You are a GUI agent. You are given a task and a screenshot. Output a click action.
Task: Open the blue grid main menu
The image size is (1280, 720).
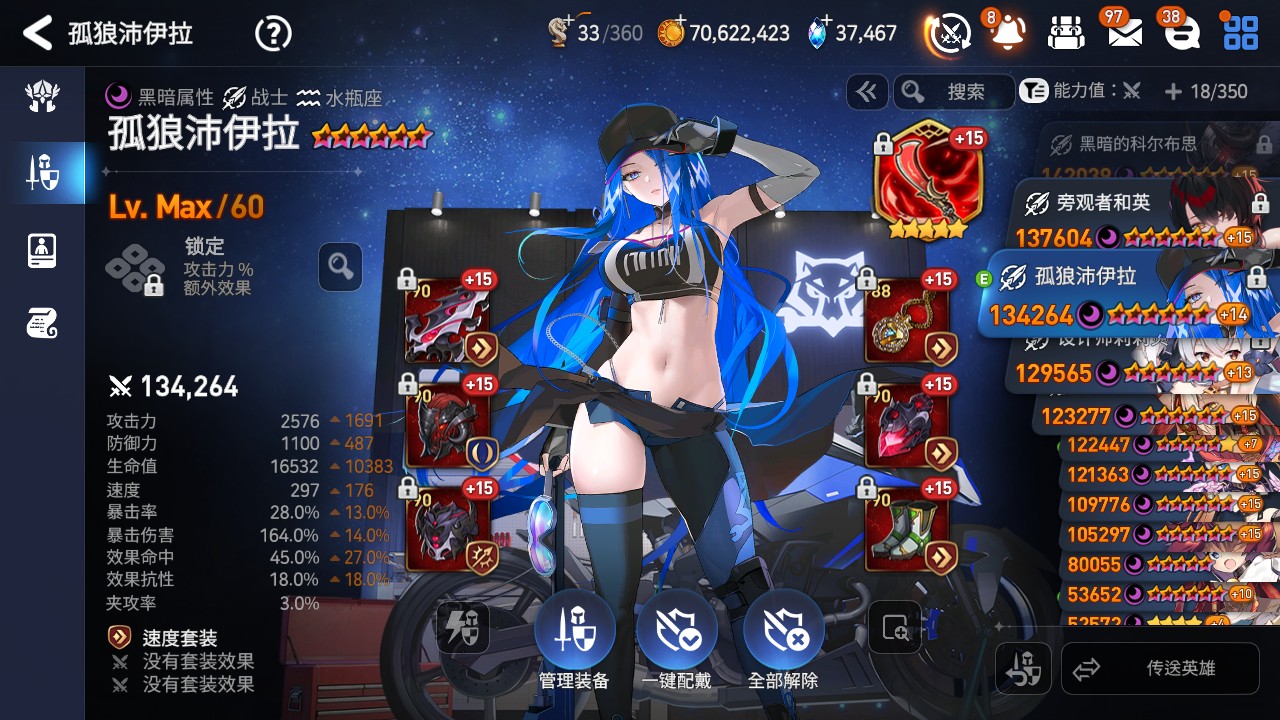click(x=1241, y=33)
